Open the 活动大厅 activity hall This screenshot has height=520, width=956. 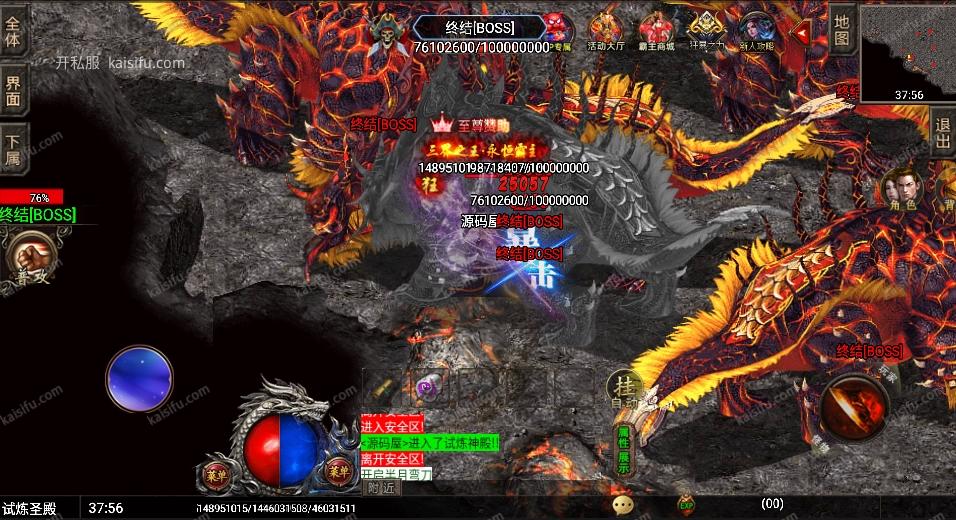(606, 32)
